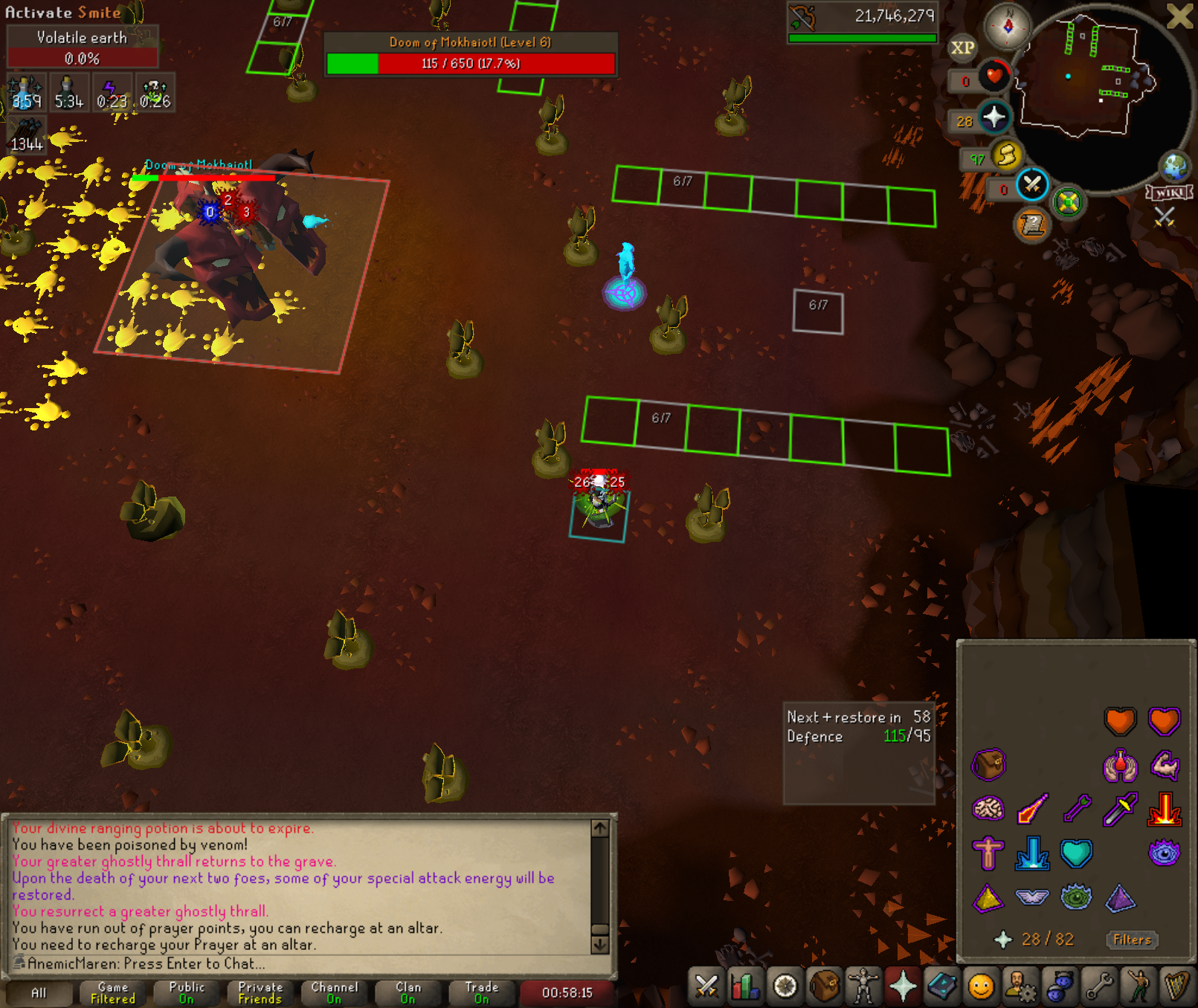Viewport: 1198px width, 1008px height.
Task: Toggle the XP drops button
Action: click(x=962, y=48)
